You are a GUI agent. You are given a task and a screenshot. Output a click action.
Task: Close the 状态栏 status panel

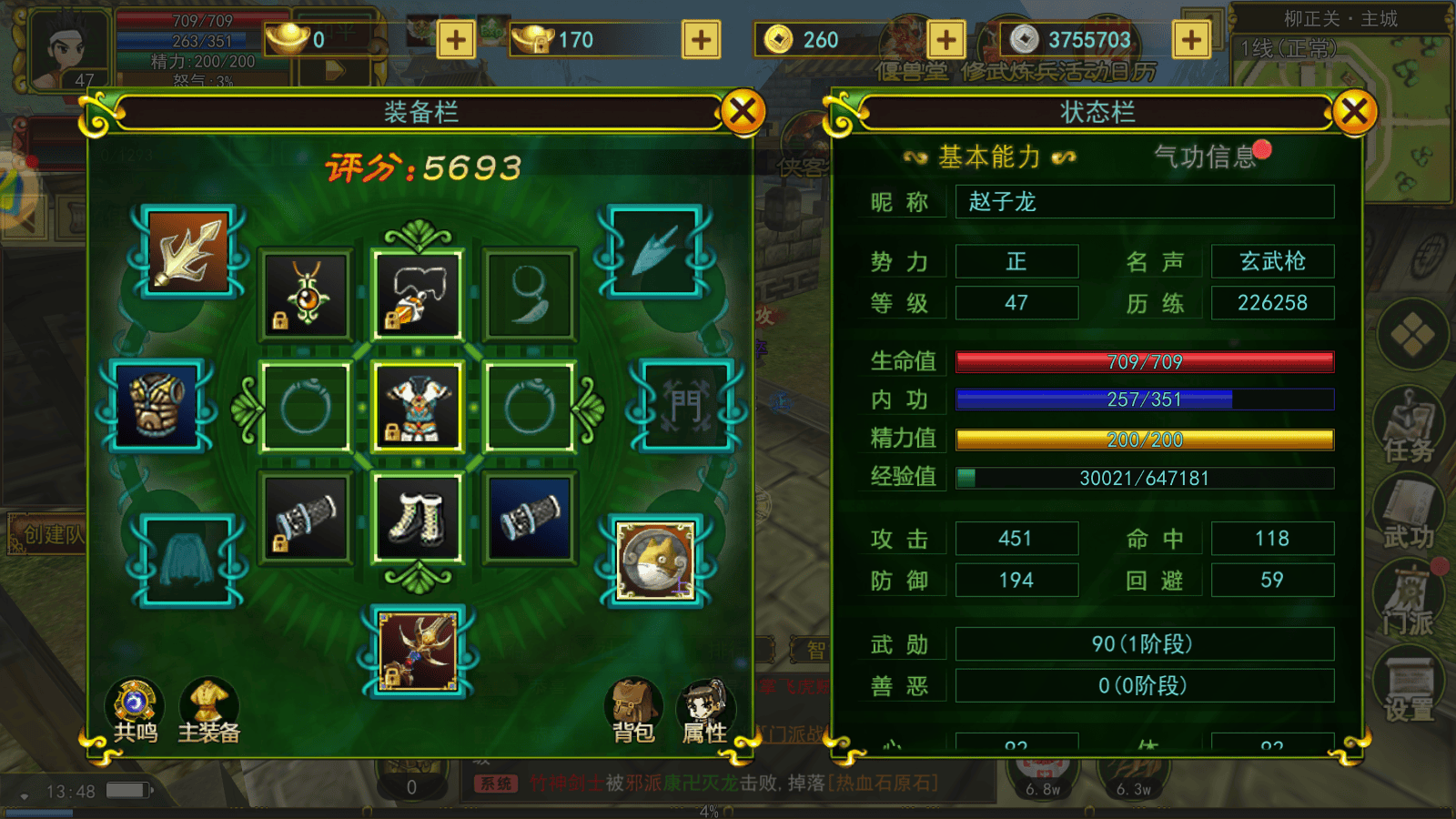click(1353, 113)
